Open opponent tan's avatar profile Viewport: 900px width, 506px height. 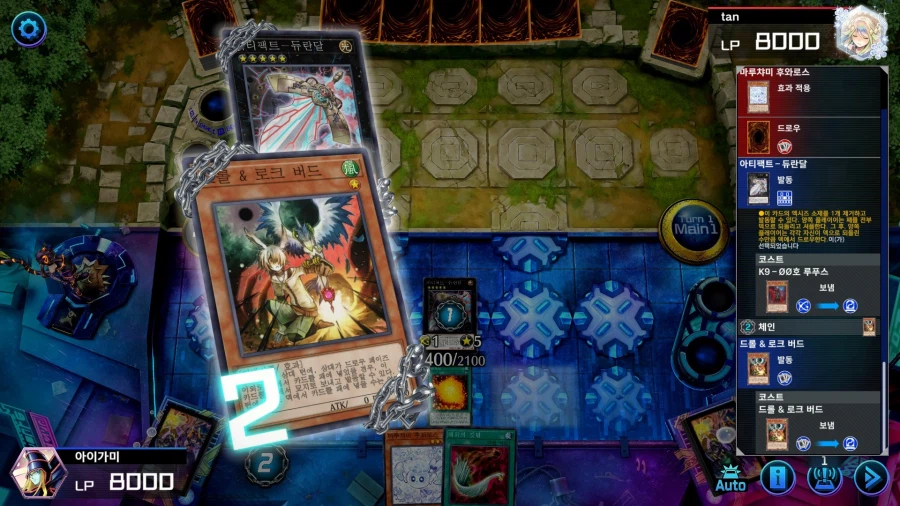[x=861, y=32]
